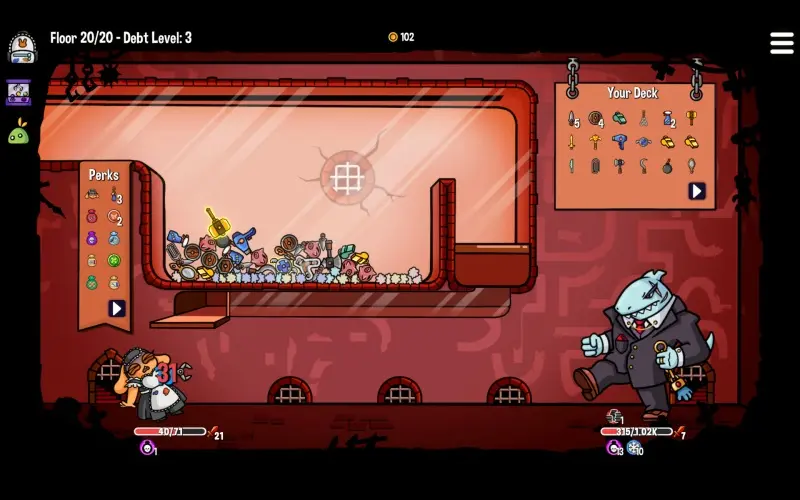Show next page of Your Deck
The width and height of the screenshot is (800, 500).
coord(696,191)
